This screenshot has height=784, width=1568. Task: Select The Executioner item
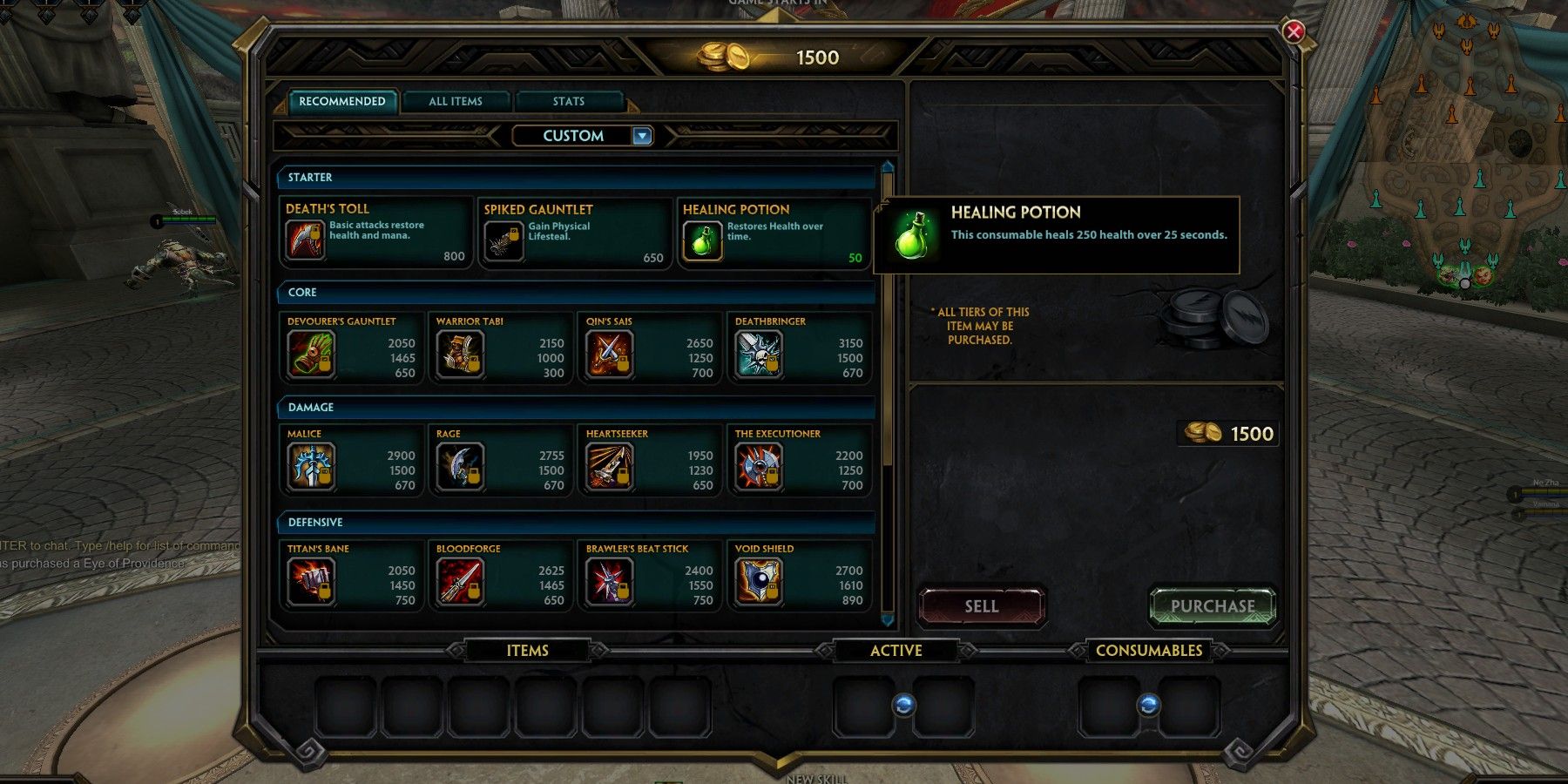757,468
